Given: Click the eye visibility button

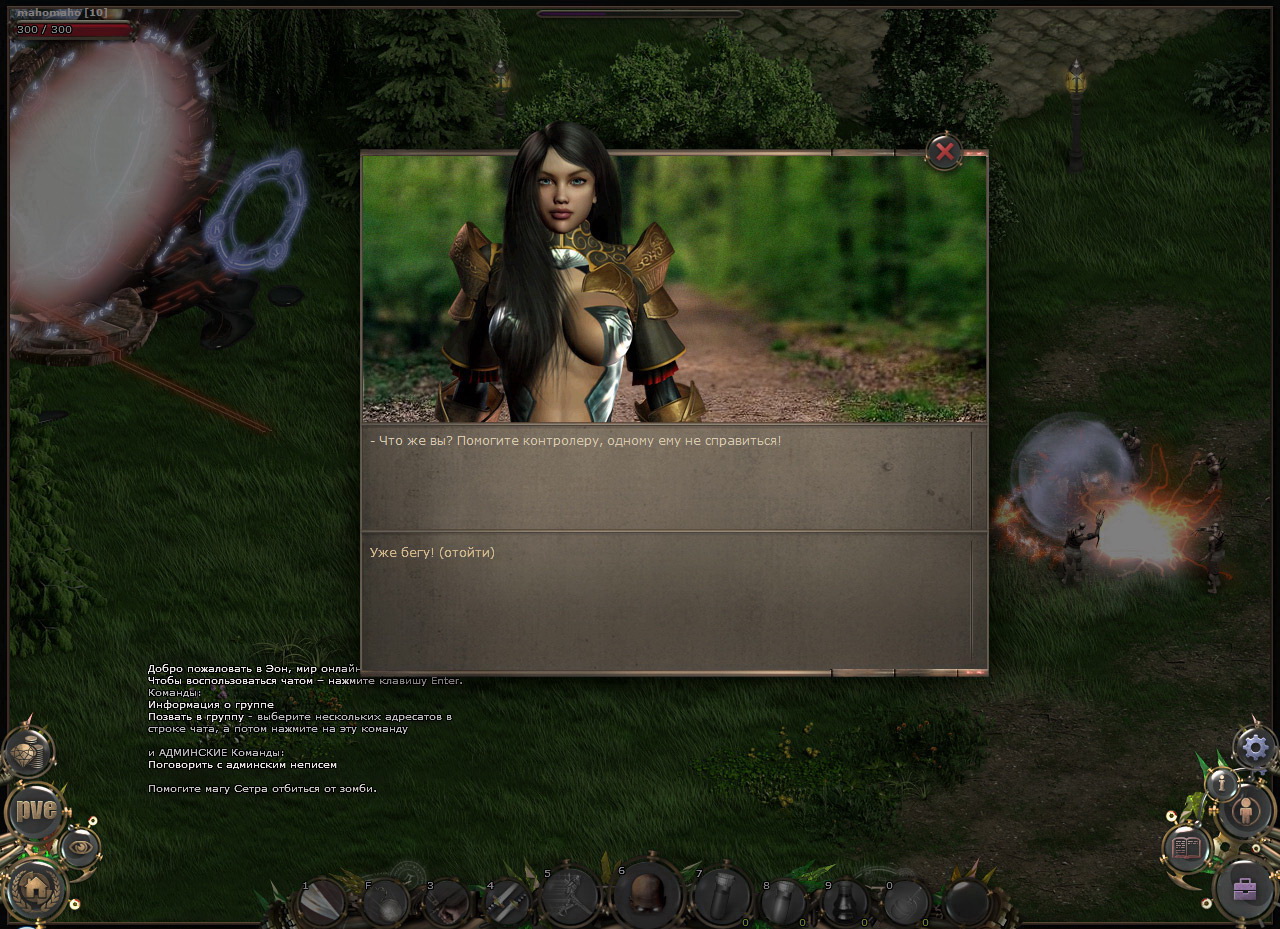Looking at the screenshot, I should pos(80,847).
